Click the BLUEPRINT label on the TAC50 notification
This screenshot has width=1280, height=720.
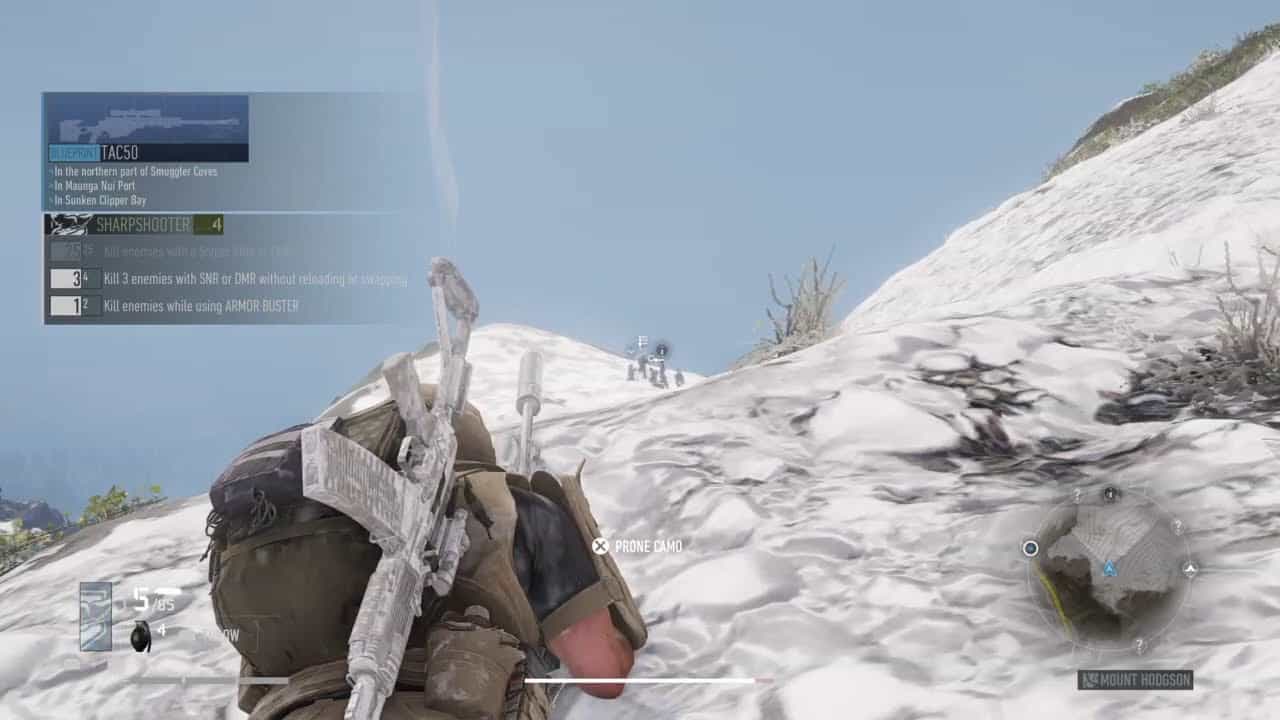[71, 152]
